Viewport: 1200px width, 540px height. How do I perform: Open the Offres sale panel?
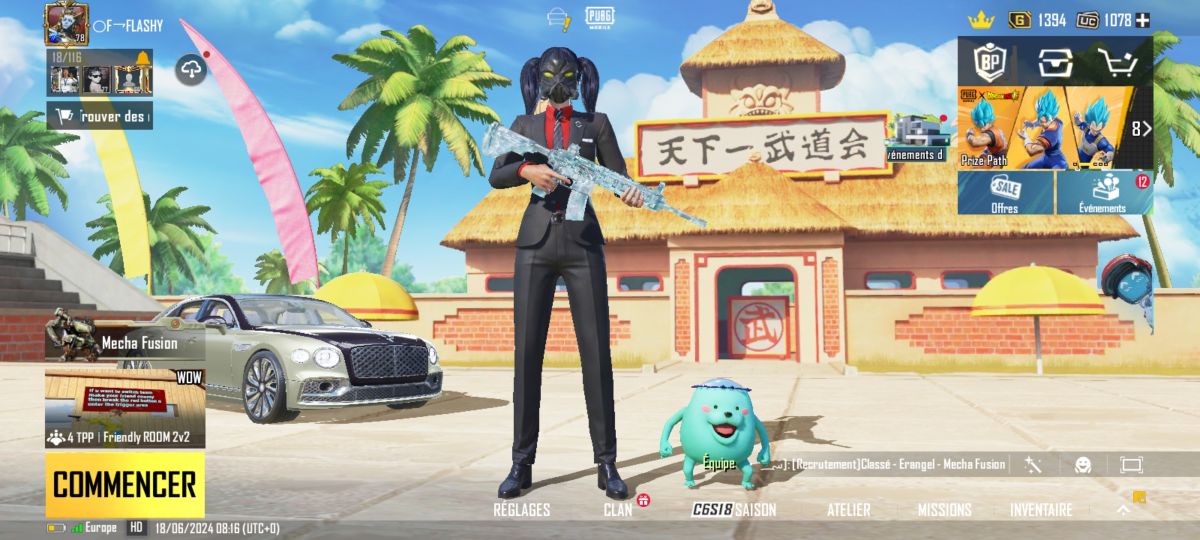tap(1005, 192)
